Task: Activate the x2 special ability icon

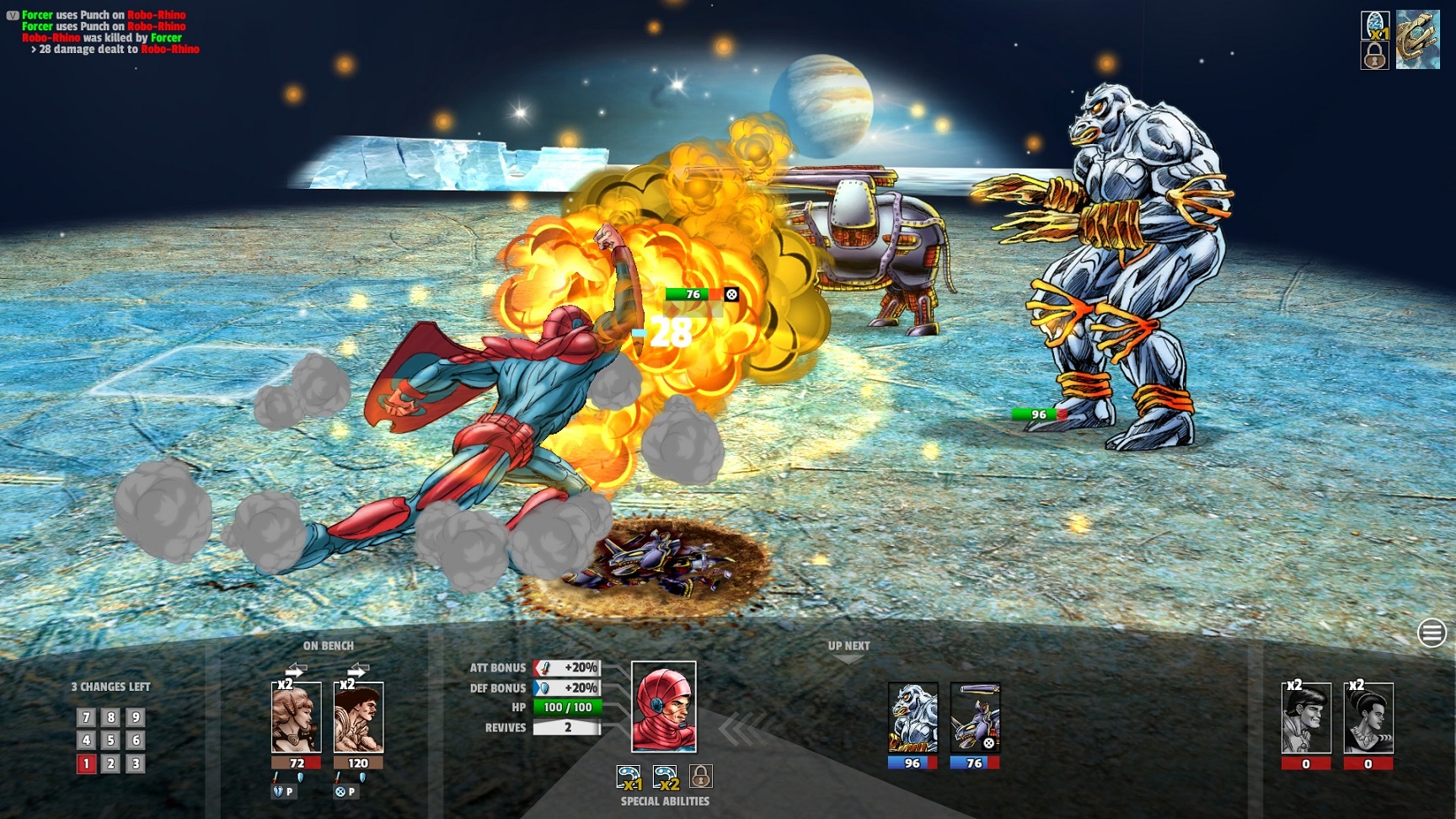Action: coord(666,777)
